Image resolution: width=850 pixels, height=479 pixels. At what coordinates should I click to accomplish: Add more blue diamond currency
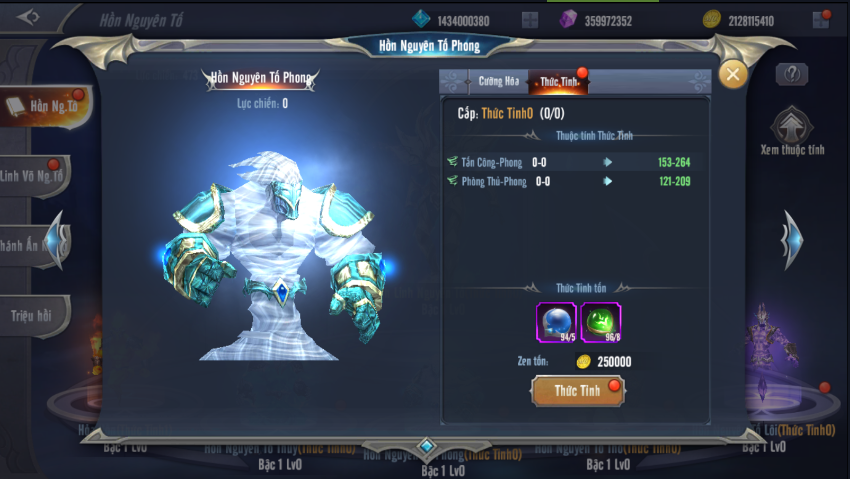[530, 20]
